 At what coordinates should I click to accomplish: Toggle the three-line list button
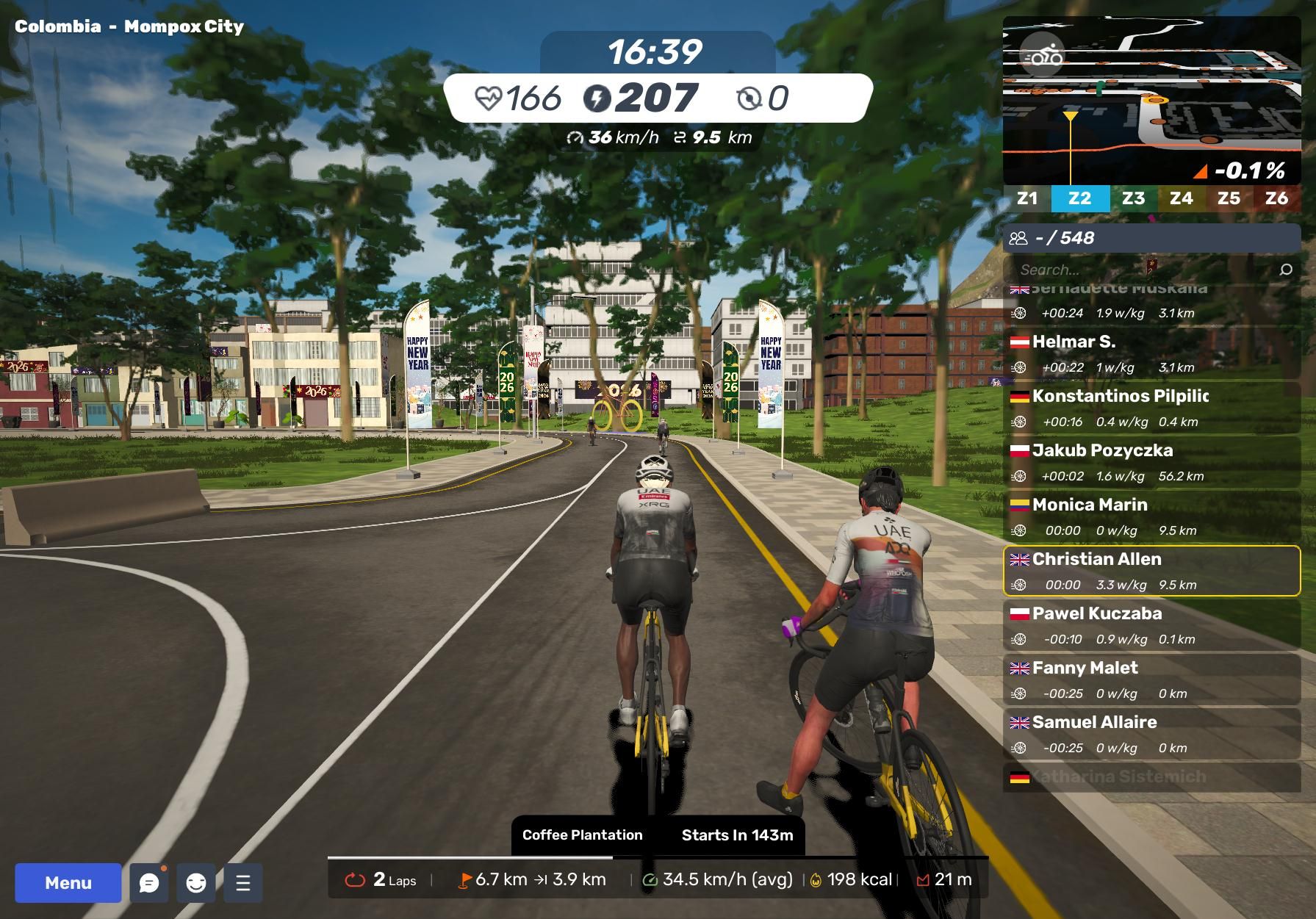tap(243, 882)
